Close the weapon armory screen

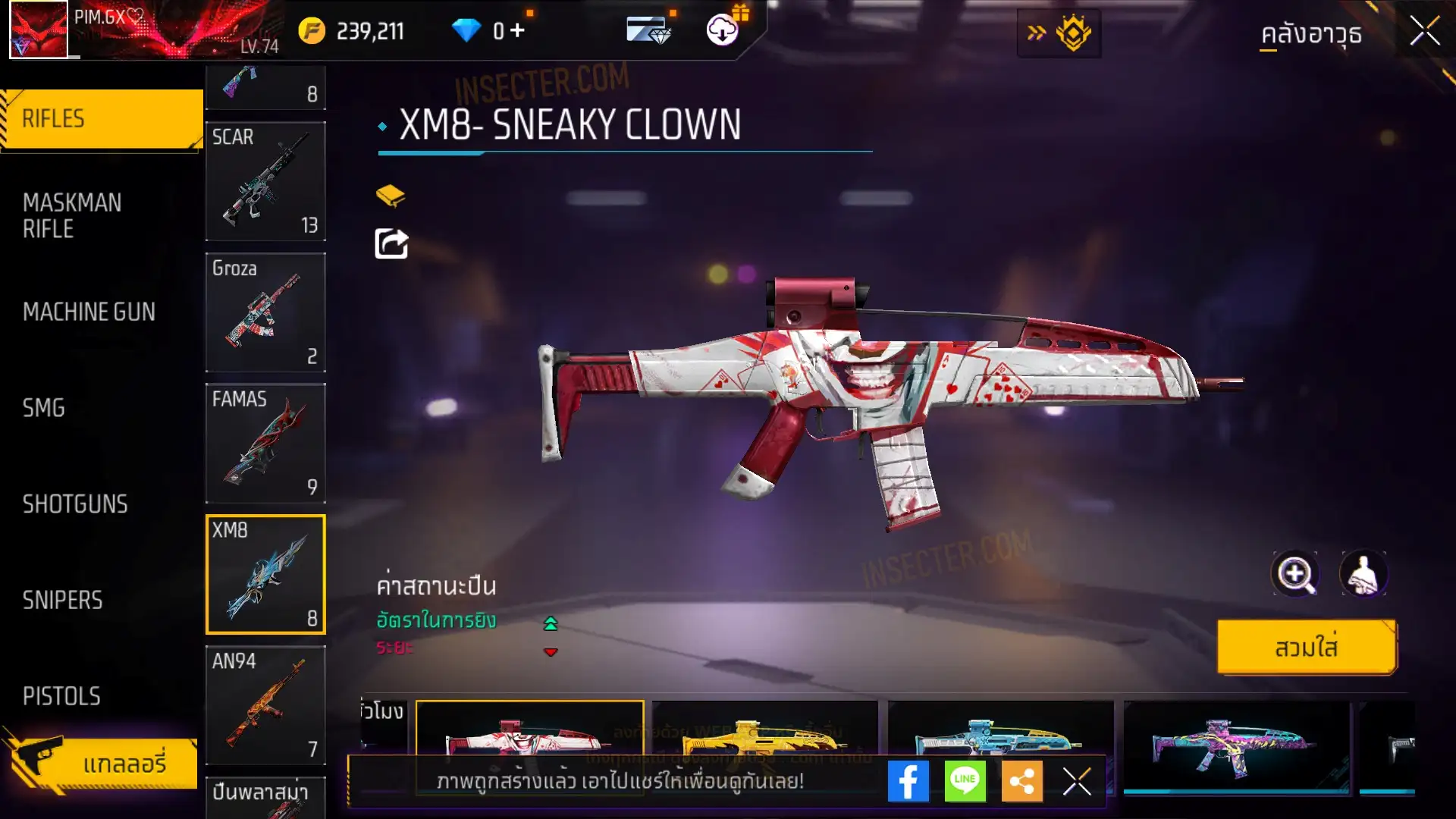[1424, 32]
